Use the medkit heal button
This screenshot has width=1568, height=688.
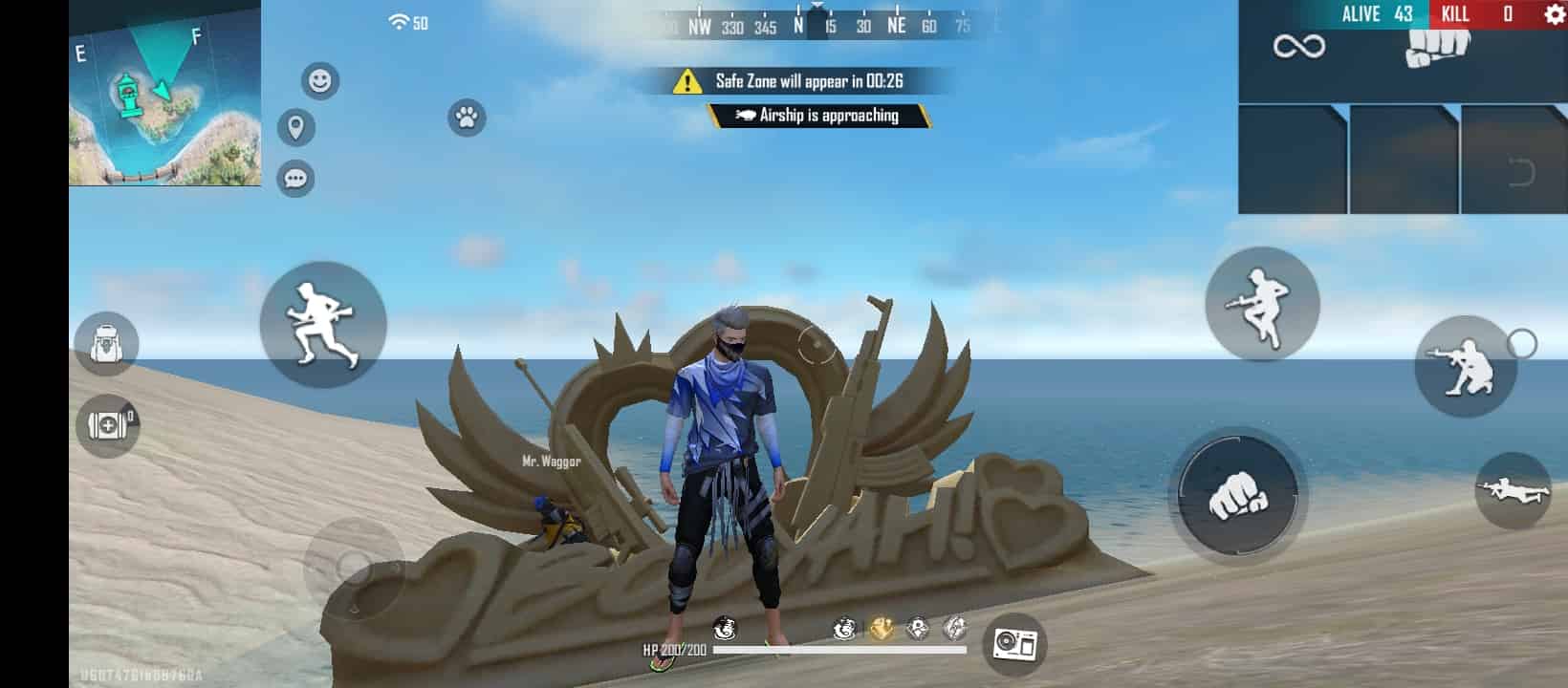[x=107, y=425]
